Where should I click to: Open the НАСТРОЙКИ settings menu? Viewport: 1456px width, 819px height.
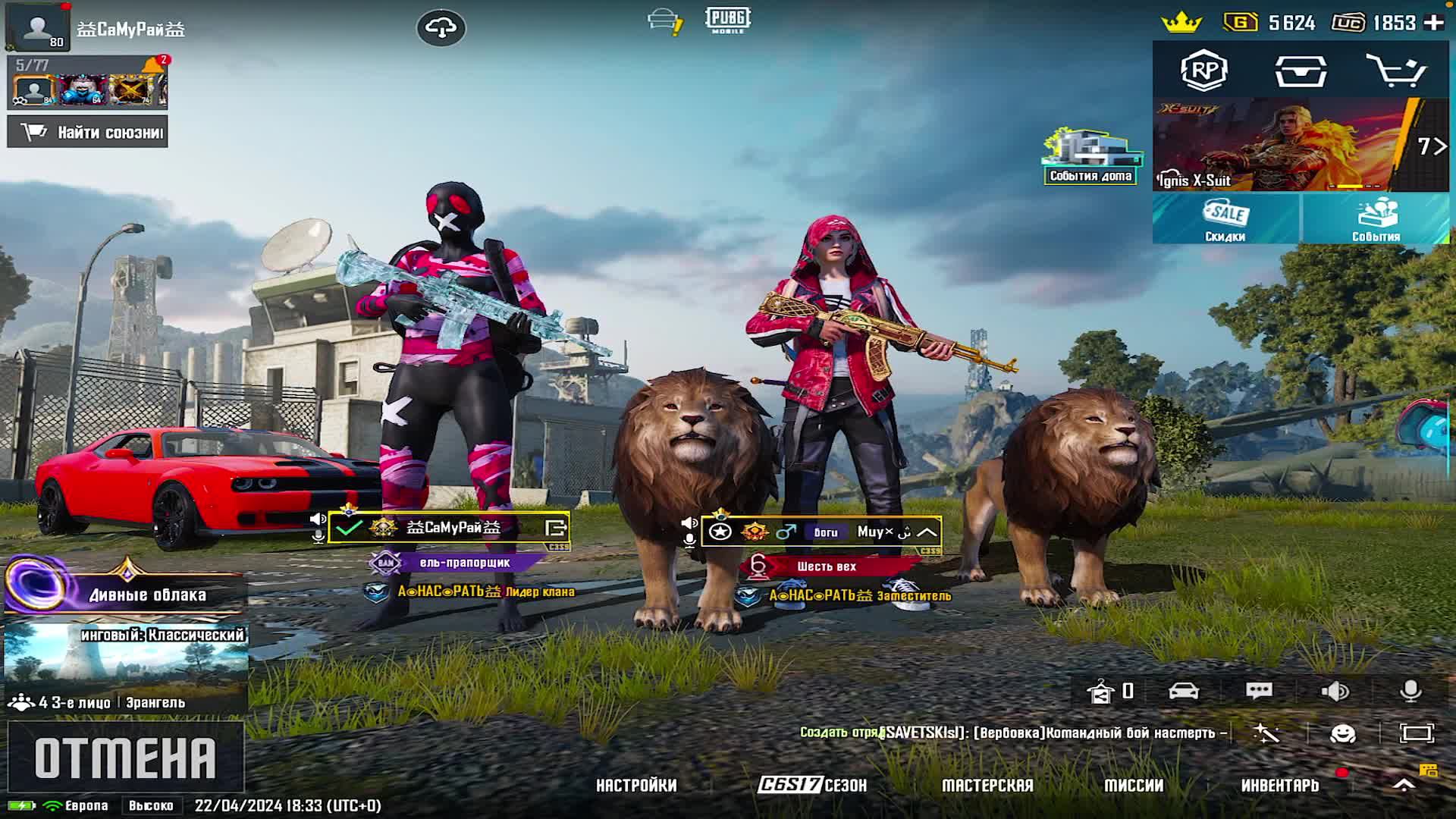[x=636, y=786]
